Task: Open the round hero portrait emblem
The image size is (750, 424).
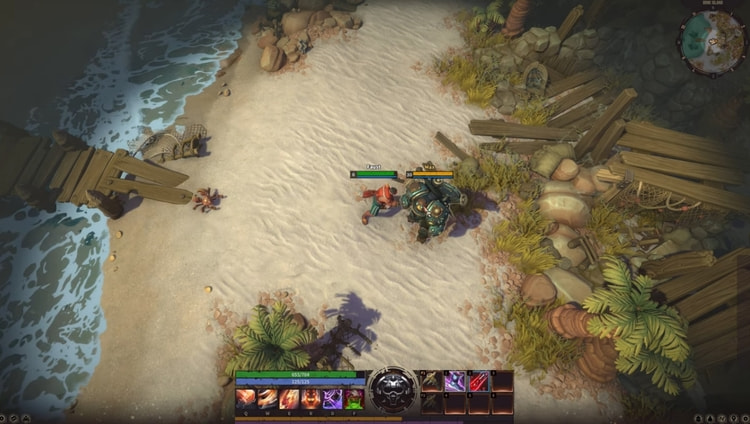Action: 392,391
